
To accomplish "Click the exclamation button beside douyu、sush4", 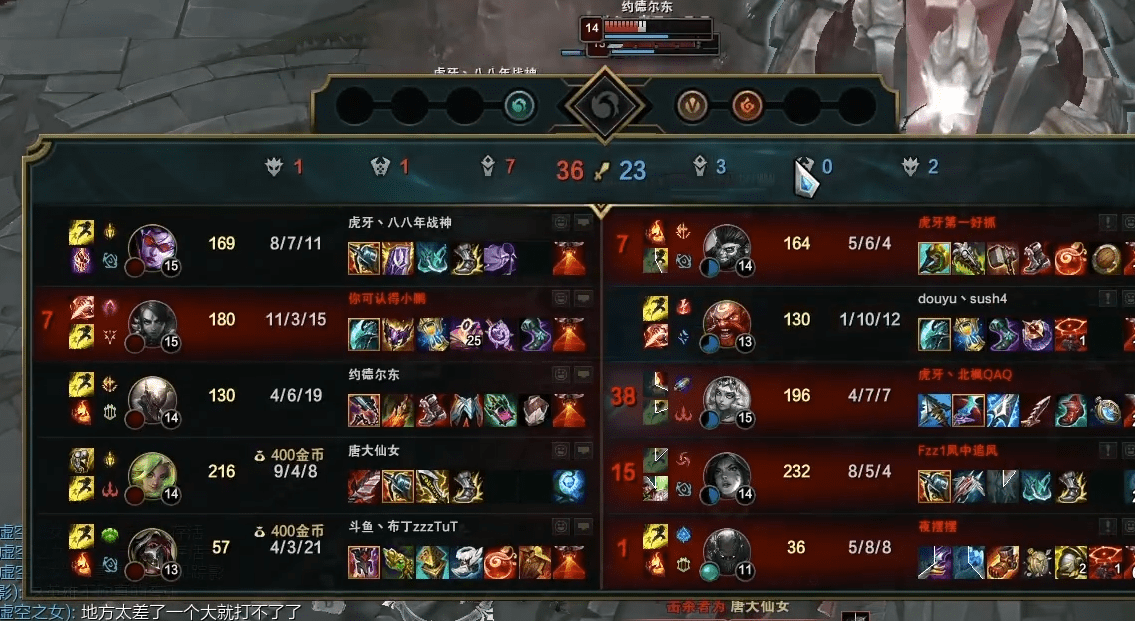I will tap(1108, 298).
